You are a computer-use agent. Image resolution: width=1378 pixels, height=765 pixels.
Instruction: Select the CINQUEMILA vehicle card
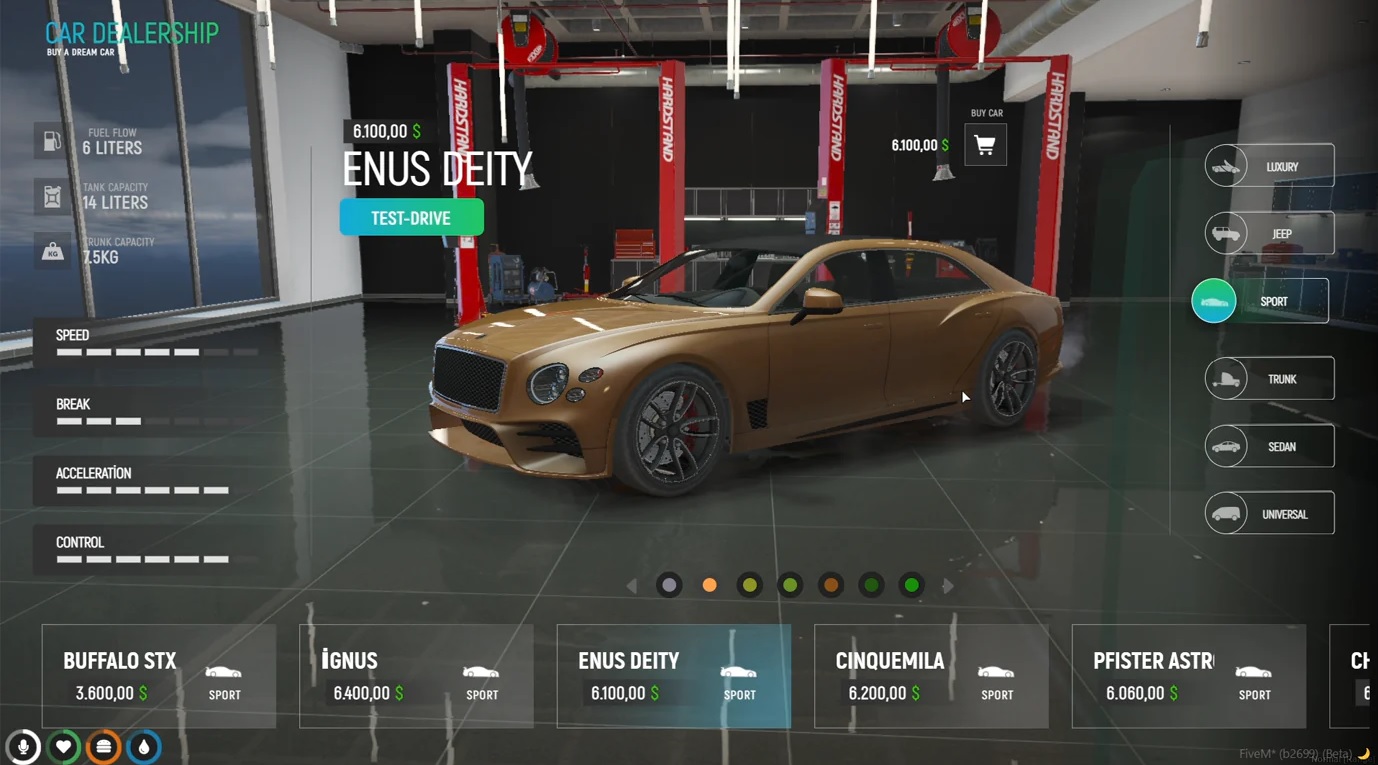coord(931,676)
